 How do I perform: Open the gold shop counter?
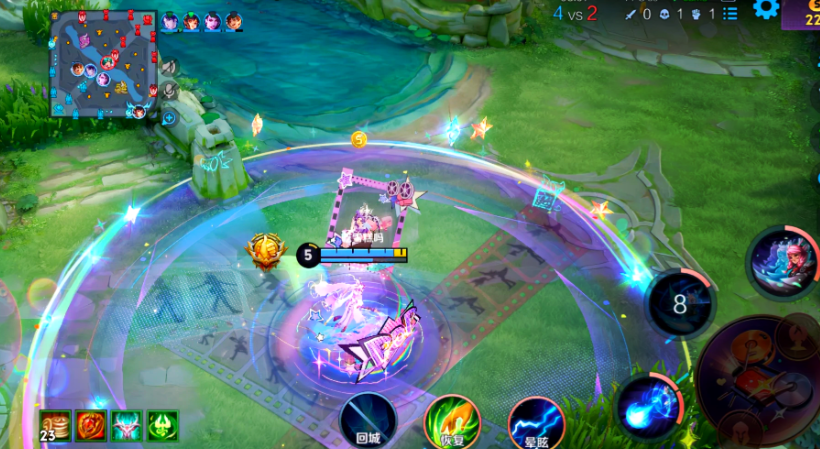point(803,13)
